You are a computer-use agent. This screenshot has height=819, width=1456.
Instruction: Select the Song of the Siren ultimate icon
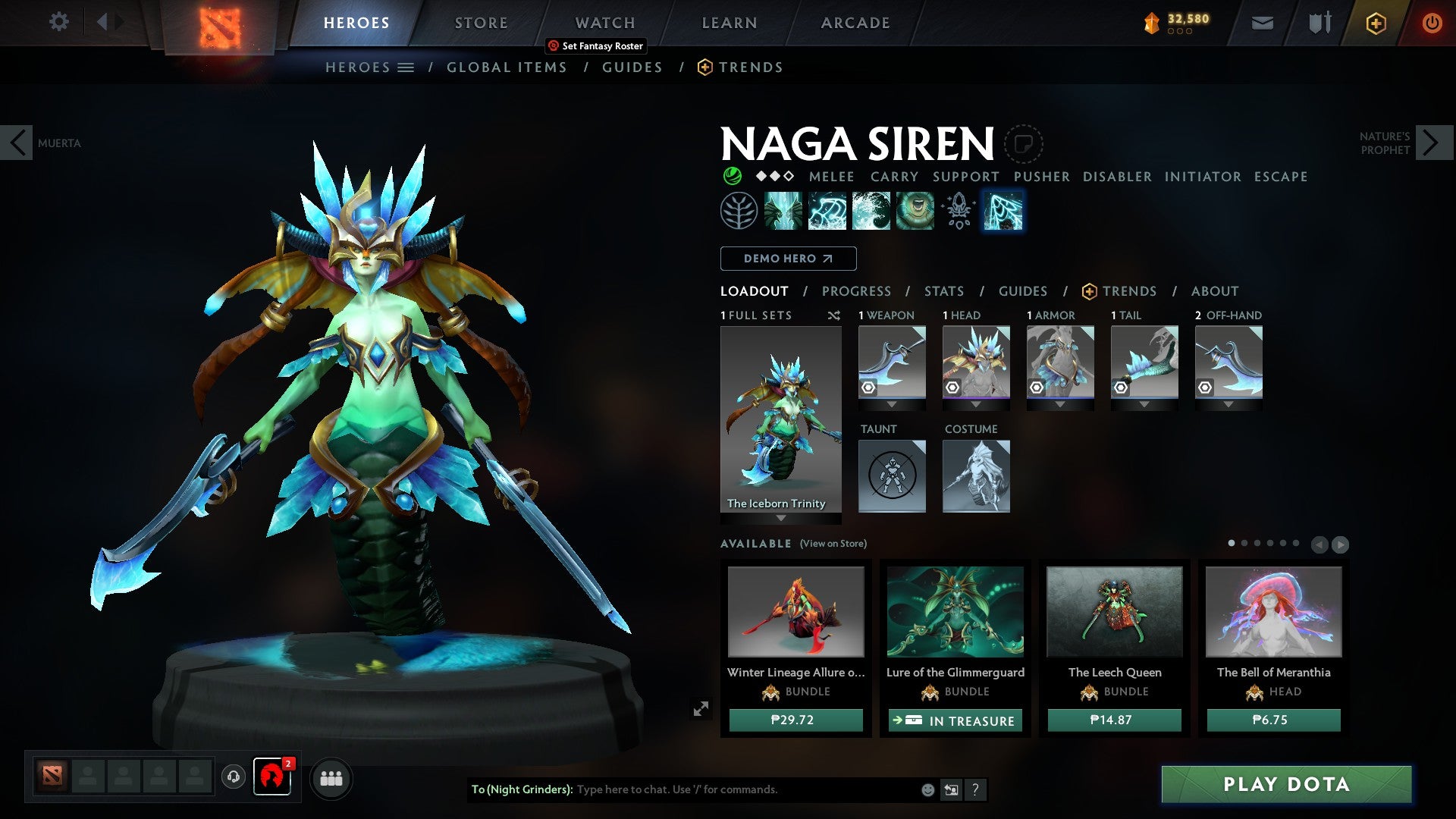915,212
